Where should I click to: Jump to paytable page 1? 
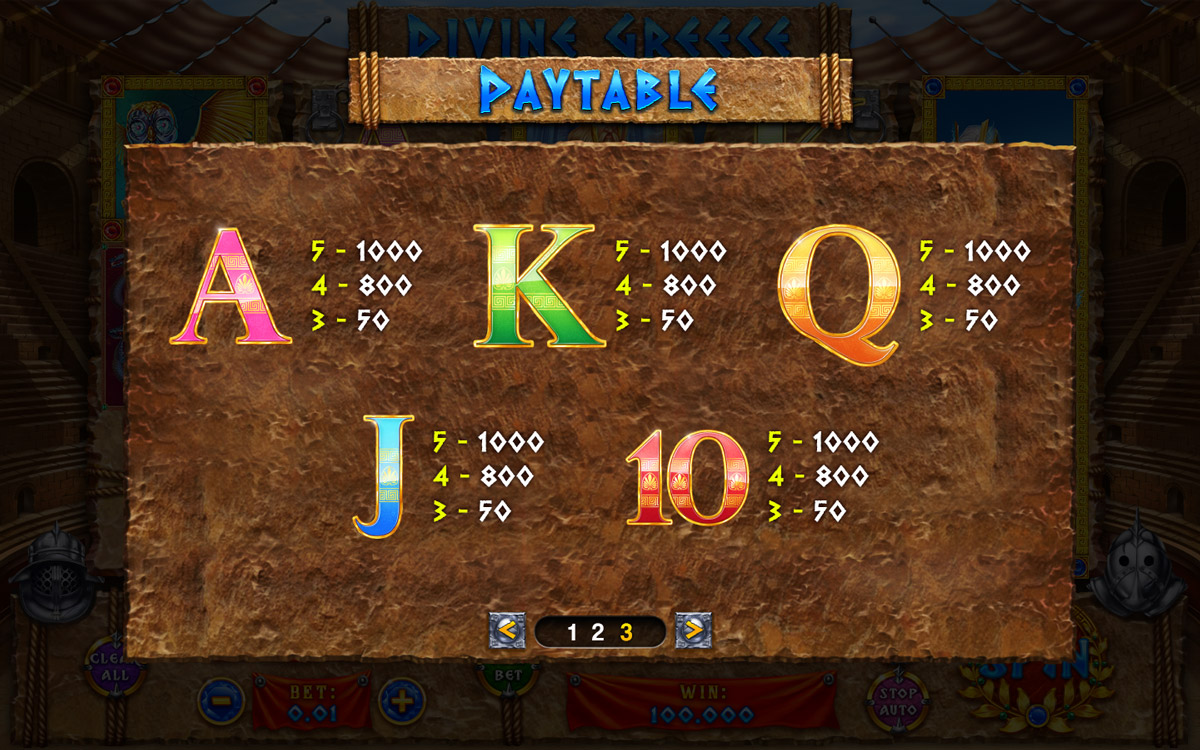coord(572,631)
